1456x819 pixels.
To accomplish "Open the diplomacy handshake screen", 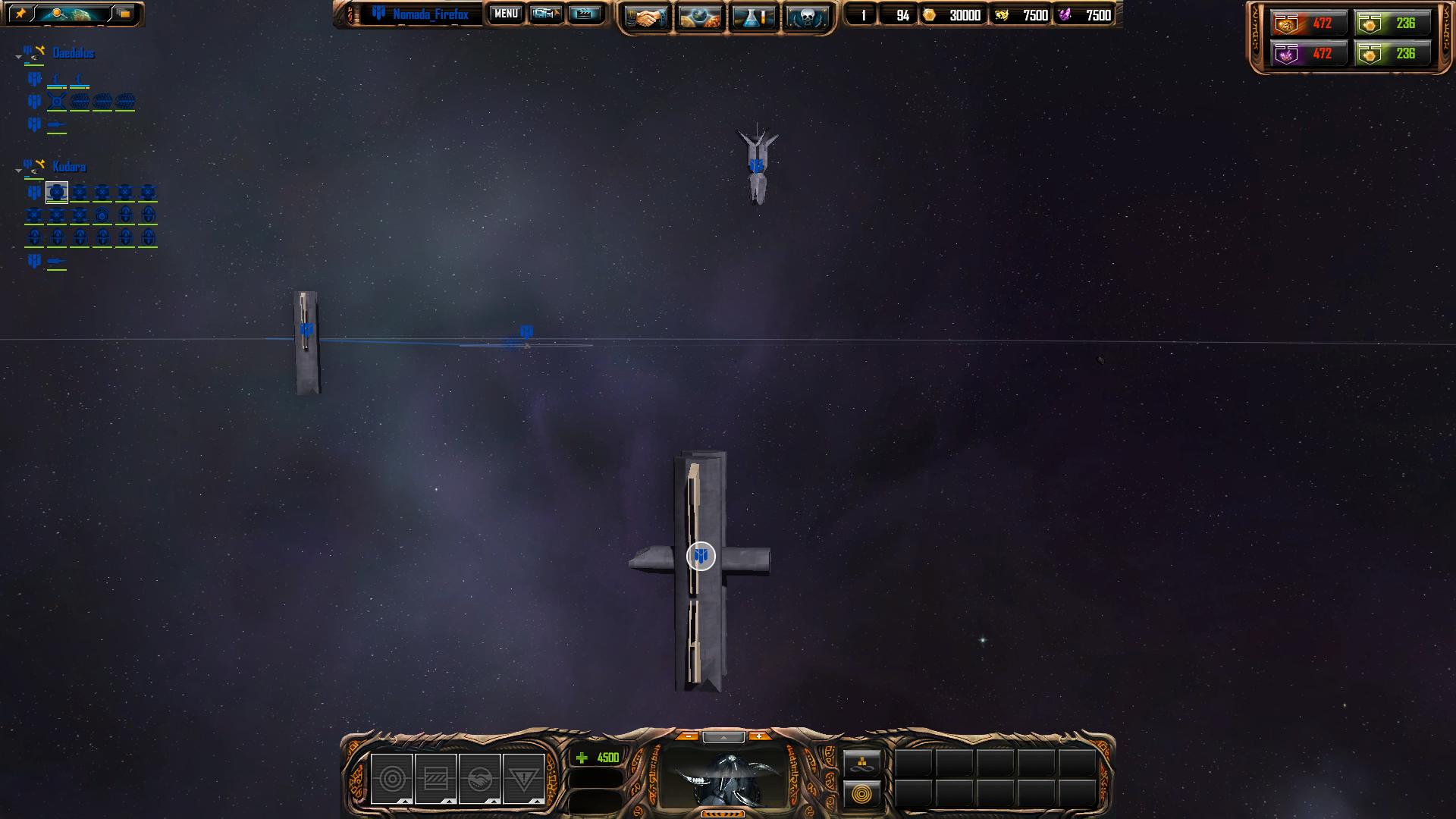I will [646, 17].
